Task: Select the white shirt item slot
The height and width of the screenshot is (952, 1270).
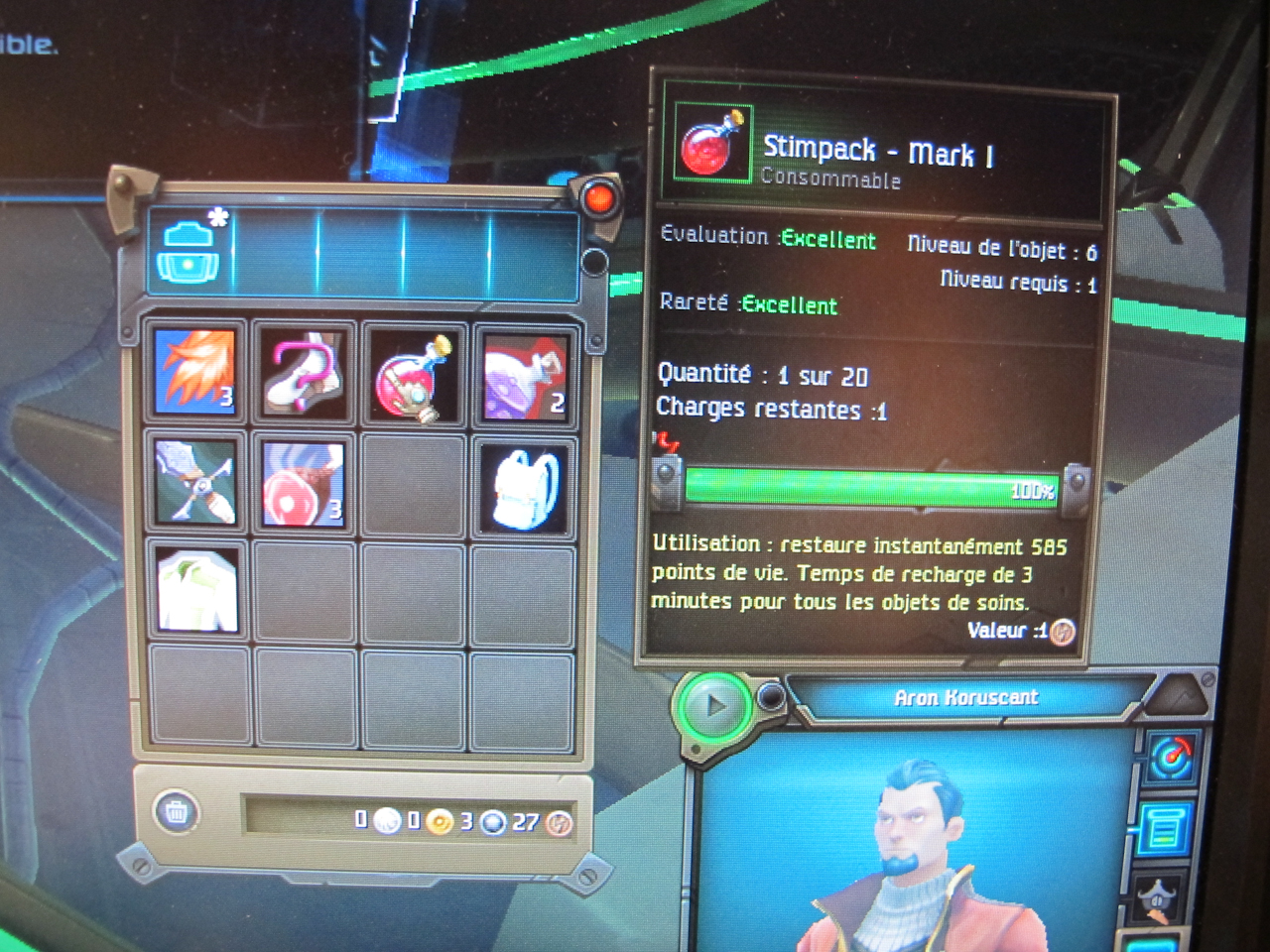Action: click(x=196, y=591)
